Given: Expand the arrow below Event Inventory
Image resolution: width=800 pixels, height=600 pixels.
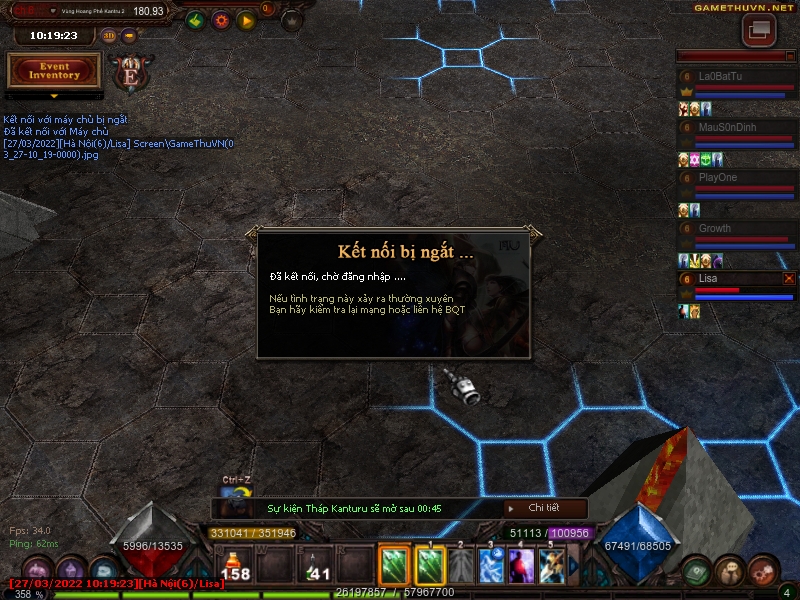Looking at the screenshot, I should [x=54, y=96].
